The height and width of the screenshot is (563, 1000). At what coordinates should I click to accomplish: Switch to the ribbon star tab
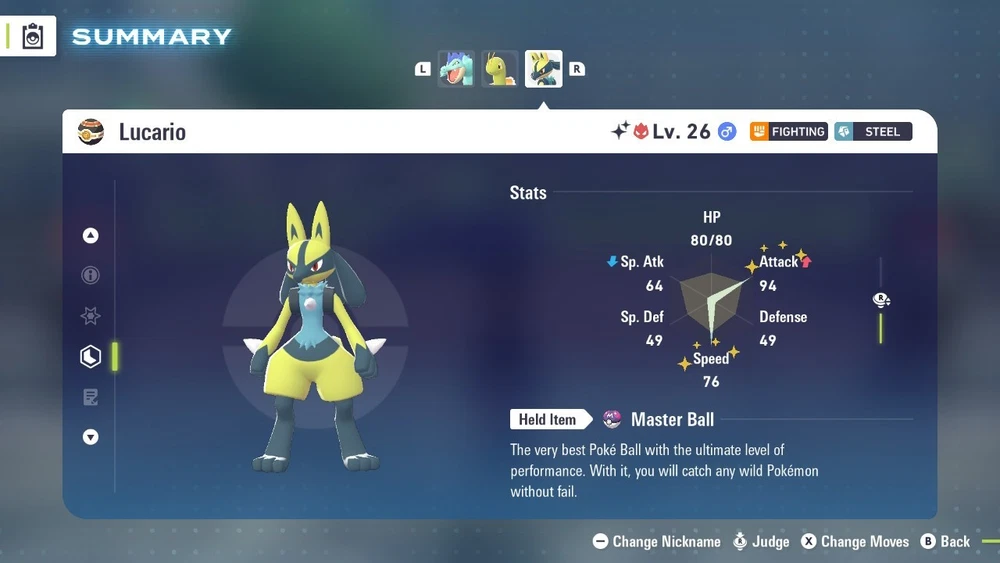[x=91, y=316]
